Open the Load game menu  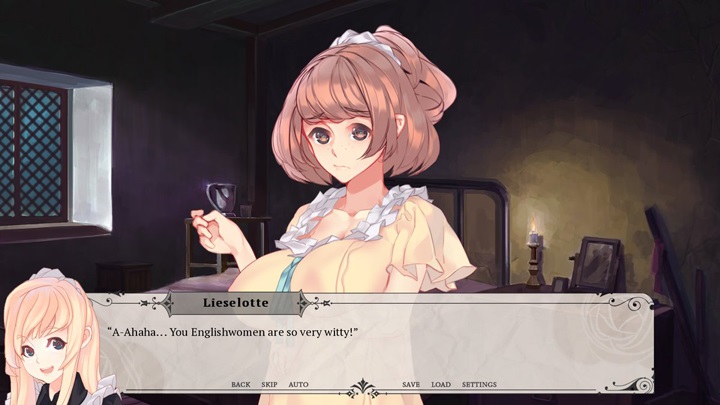441,385
